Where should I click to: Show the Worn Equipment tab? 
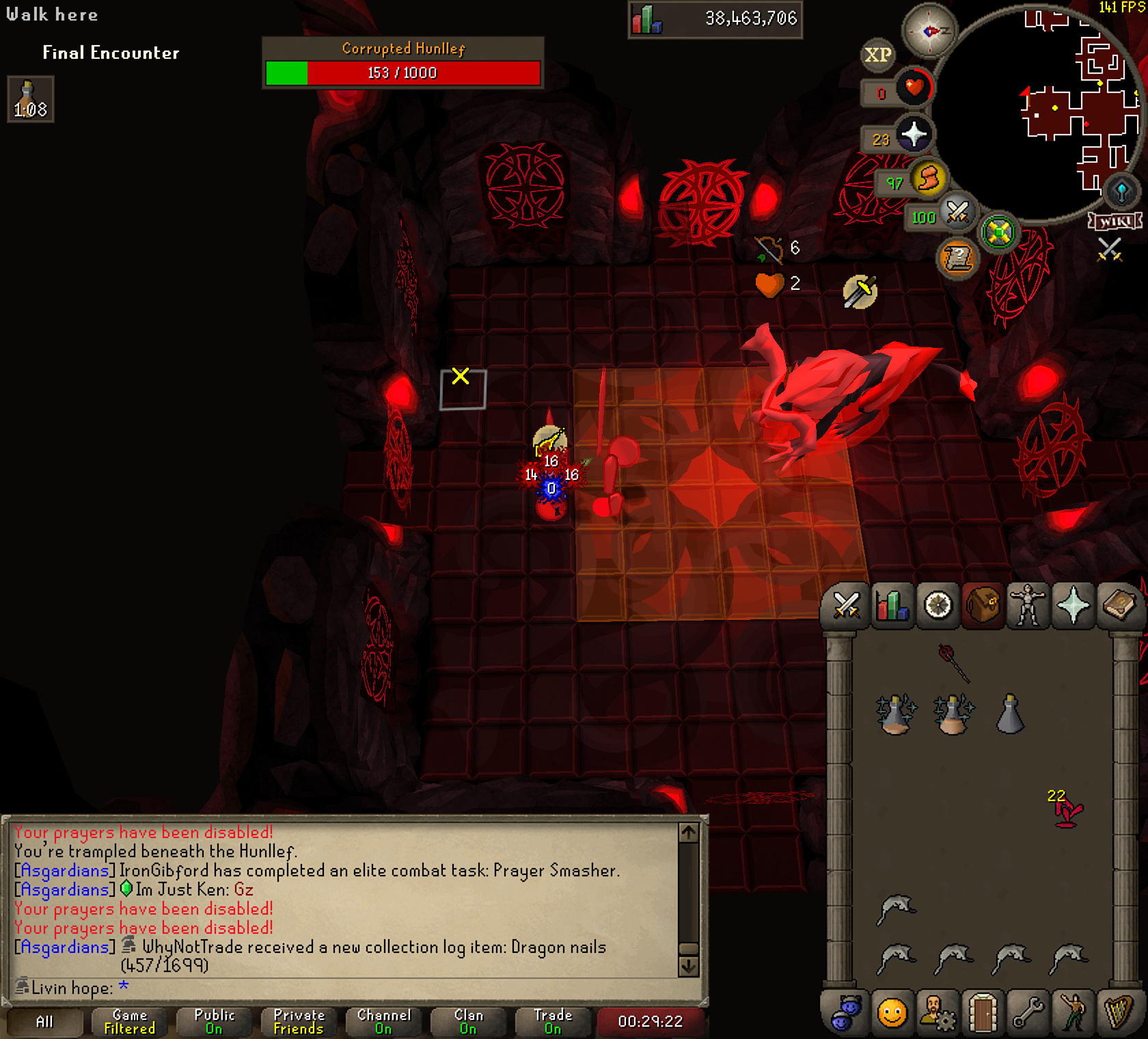(x=1028, y=606)
